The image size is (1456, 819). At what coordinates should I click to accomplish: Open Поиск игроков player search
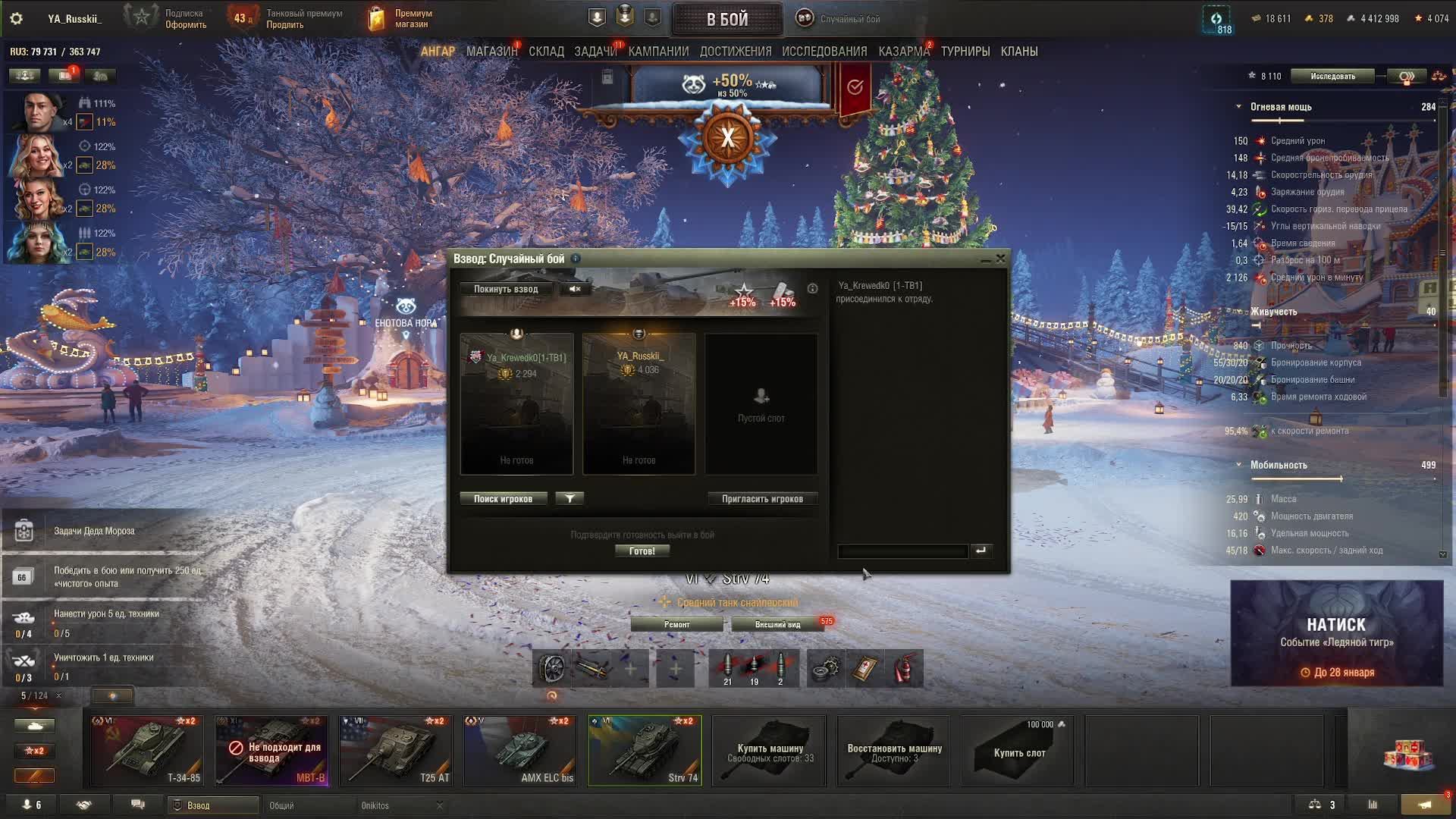coord(504,499)
